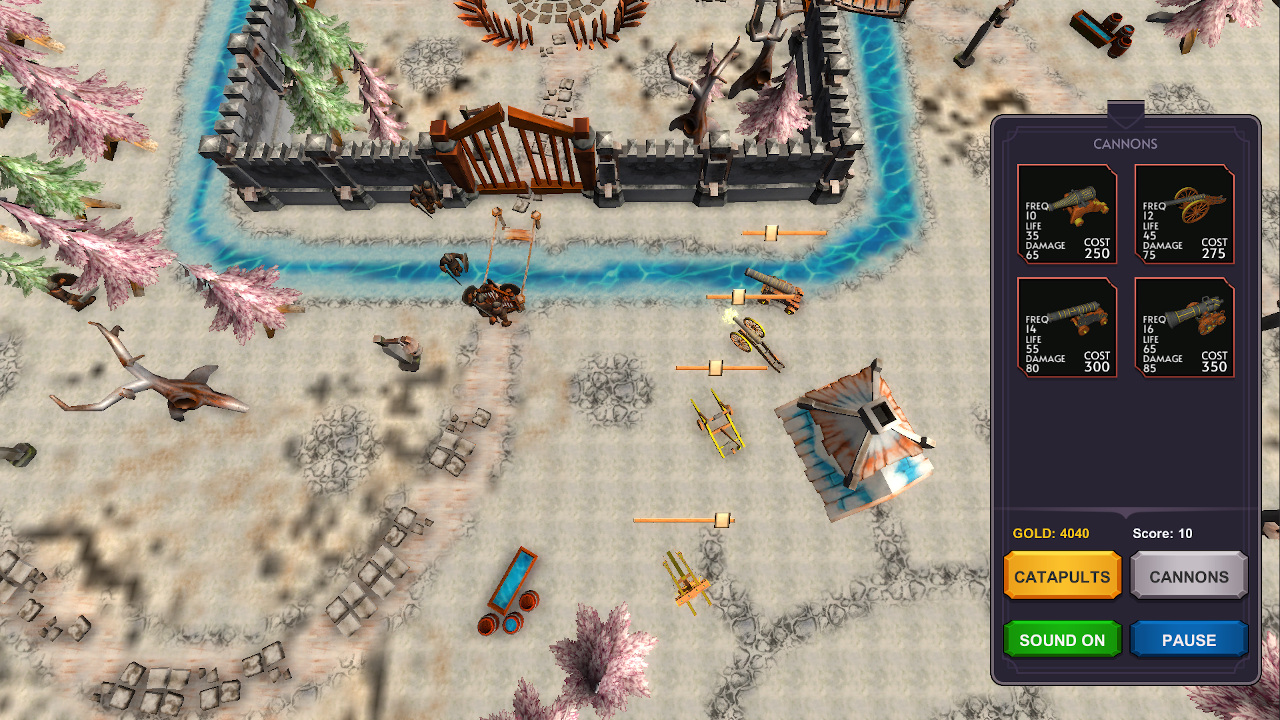Switch to the CATAPULTS shop tab

pyautogui.click(x=1062, y=576)
